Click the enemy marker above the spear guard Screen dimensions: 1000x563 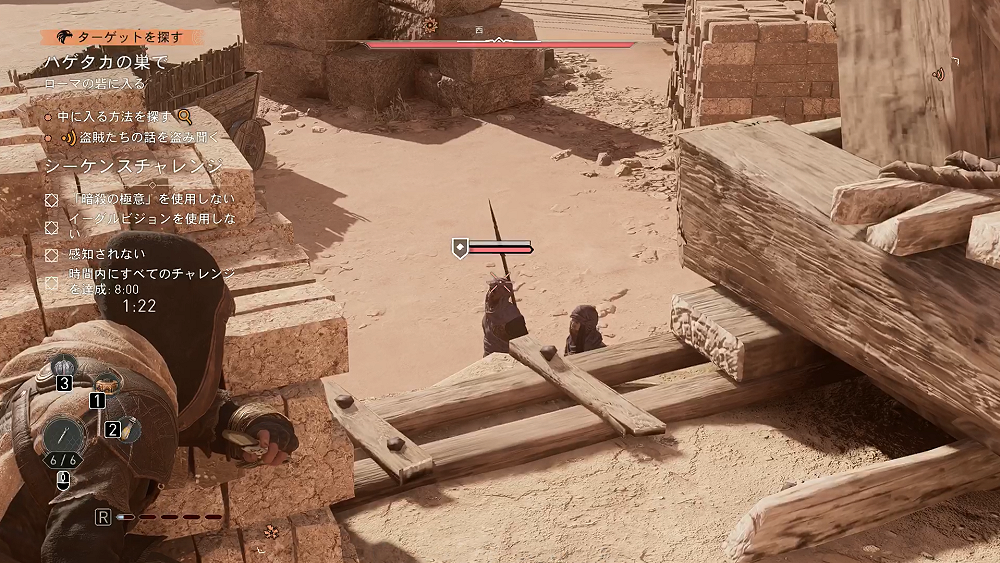tap(460, 248)
